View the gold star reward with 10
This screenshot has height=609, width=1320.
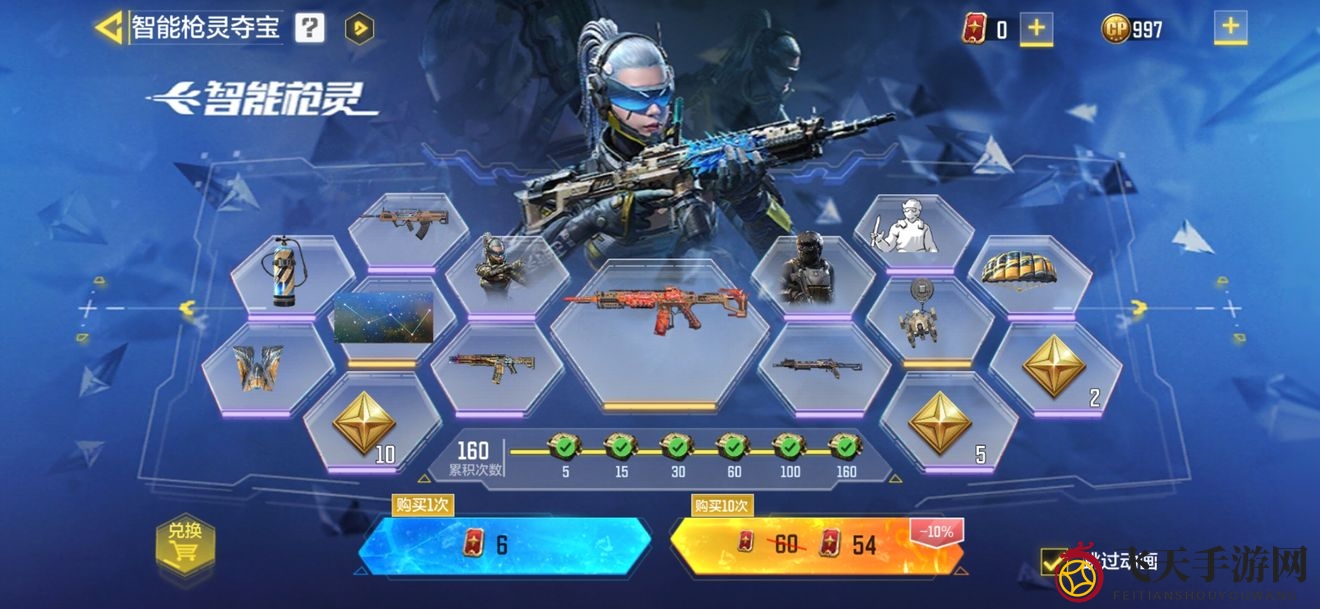[363, 425]
